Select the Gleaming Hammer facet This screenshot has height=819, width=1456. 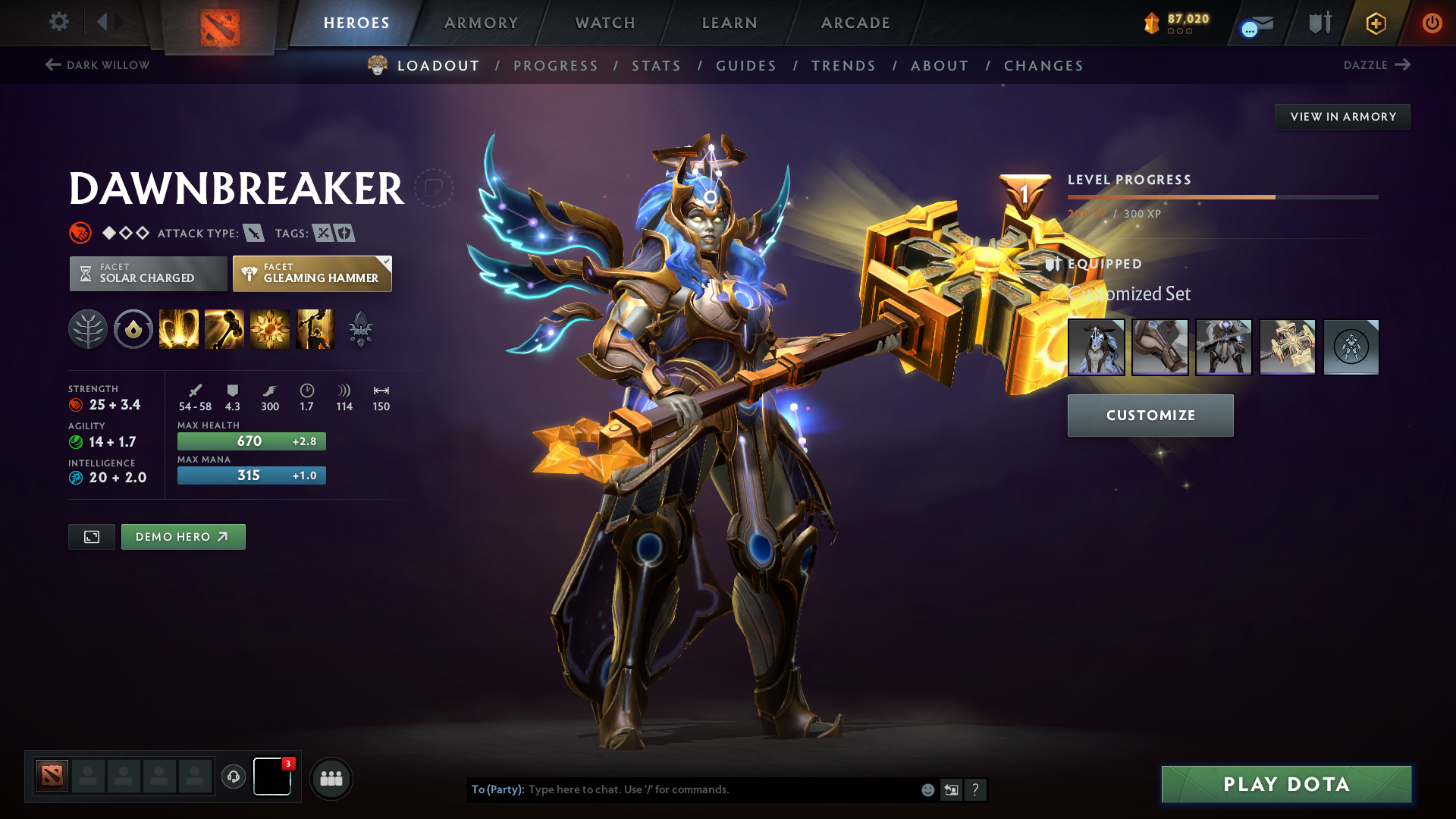coord(312,273)
